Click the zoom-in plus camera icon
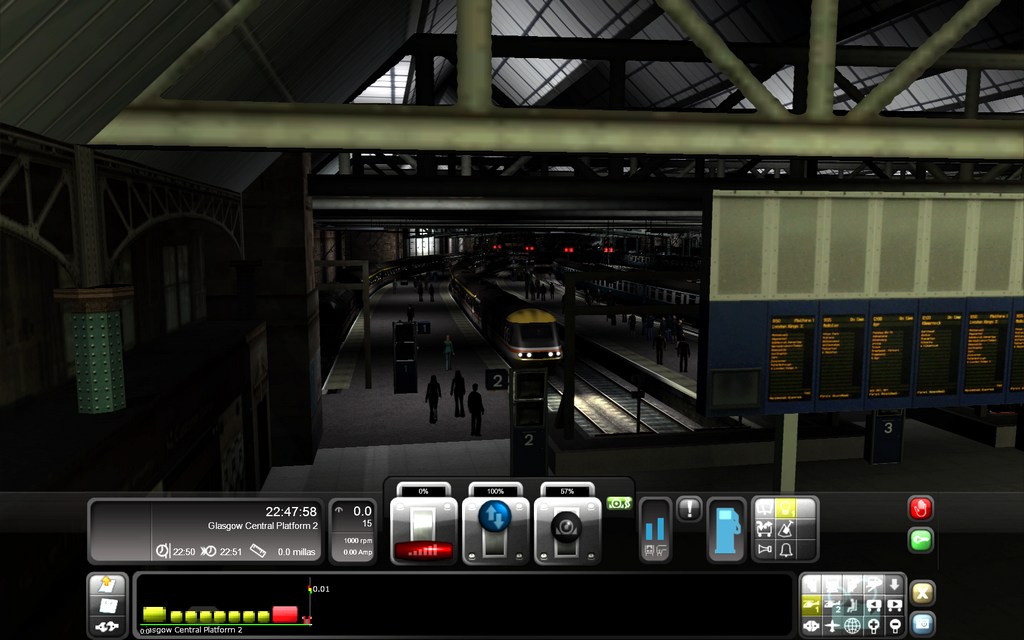The height and width of the screenshot is (640, 1024). tap(874, 626)
